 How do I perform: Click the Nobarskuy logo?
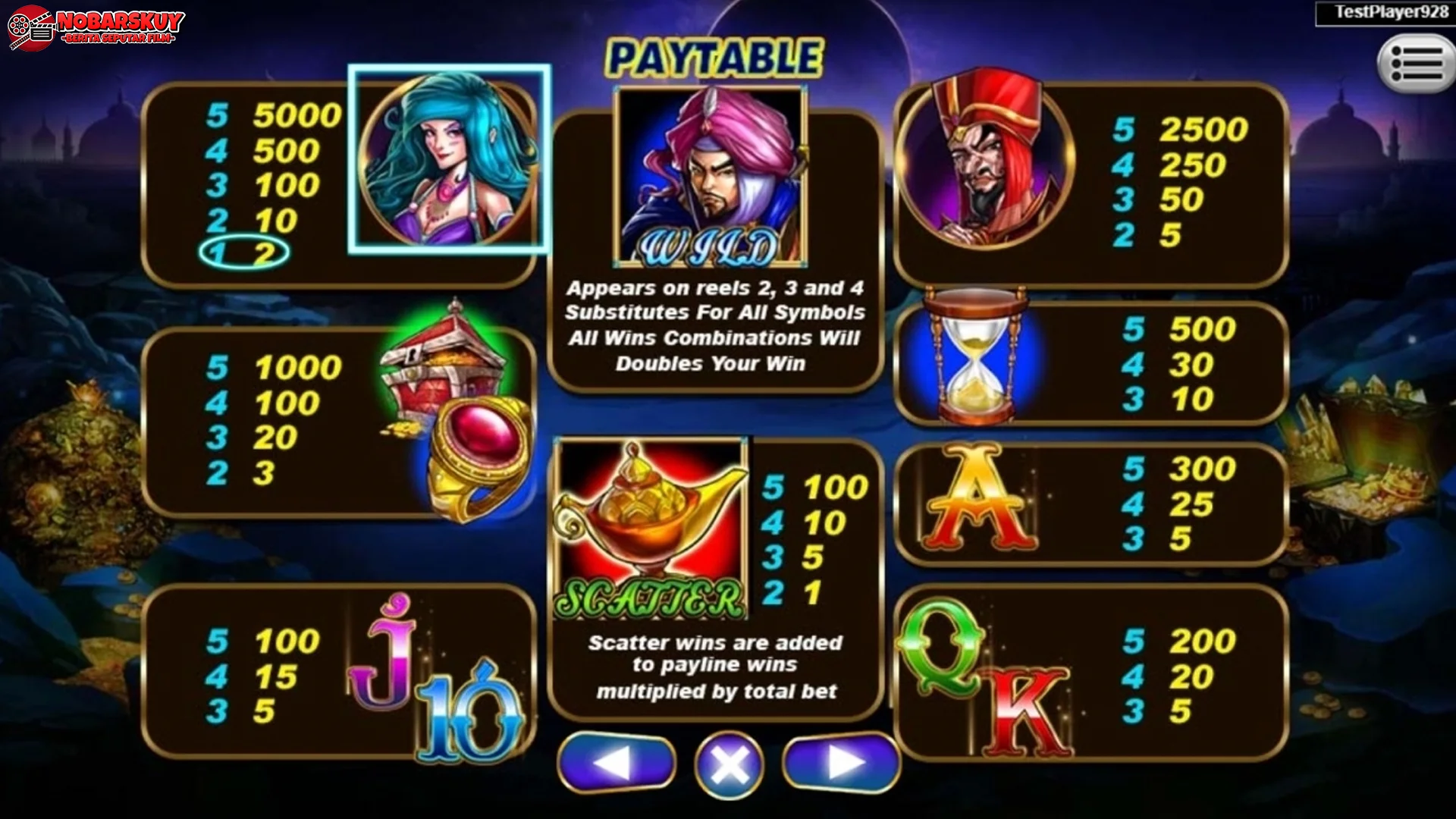95,27
